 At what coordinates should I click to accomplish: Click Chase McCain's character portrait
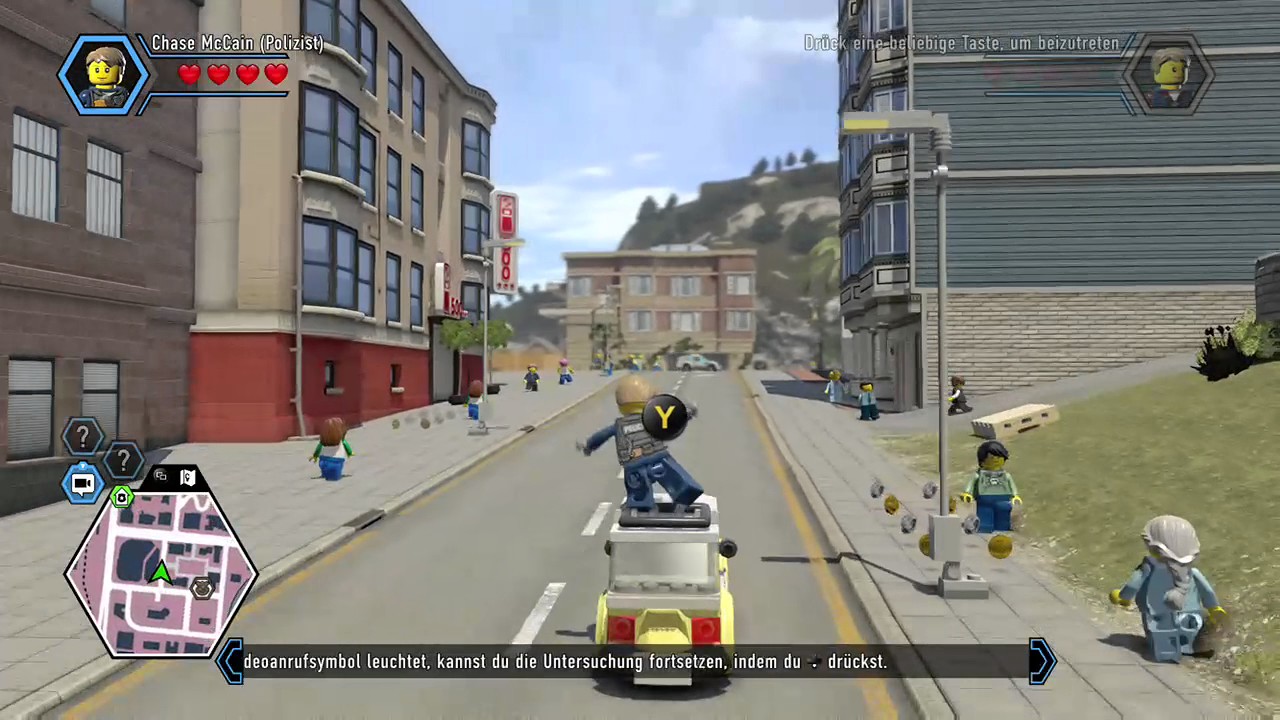tap(103, 74)
